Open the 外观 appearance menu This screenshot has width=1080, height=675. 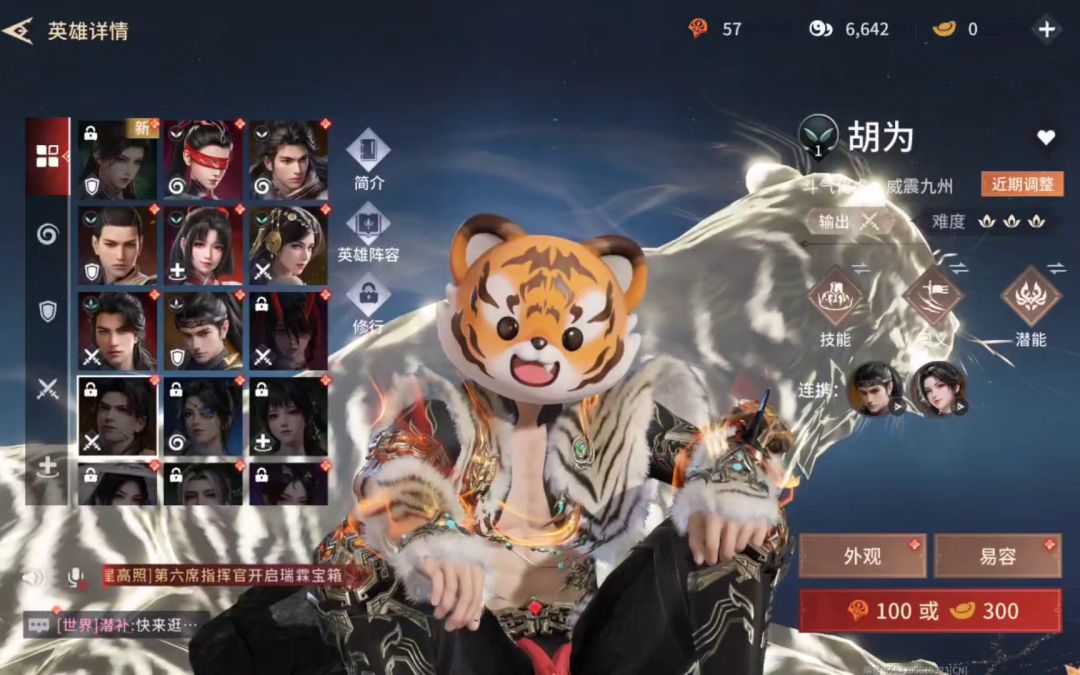(862, 556)
